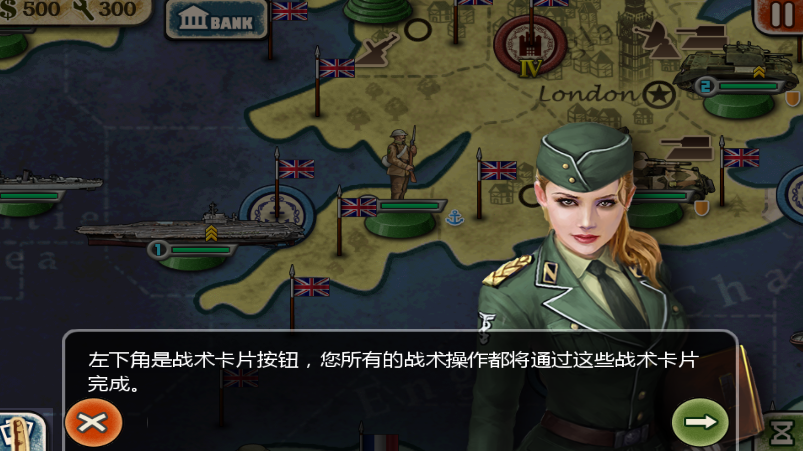Screen dimensions: 803x451
Task: Open the BANK menu
Action: [x=217, y=19]
